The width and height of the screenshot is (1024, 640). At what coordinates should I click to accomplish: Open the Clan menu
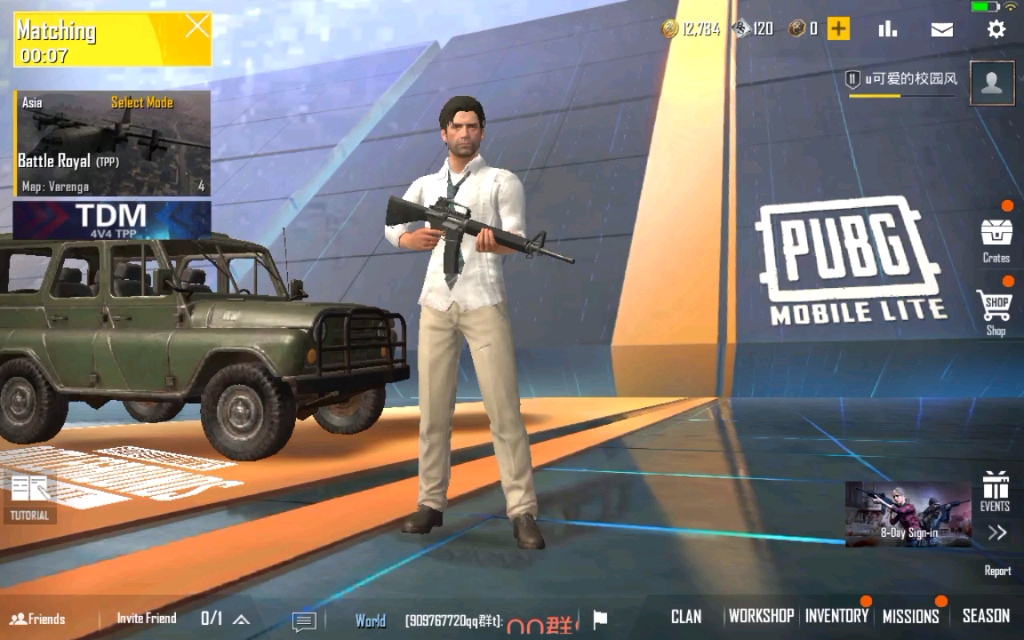coord(686,616)
